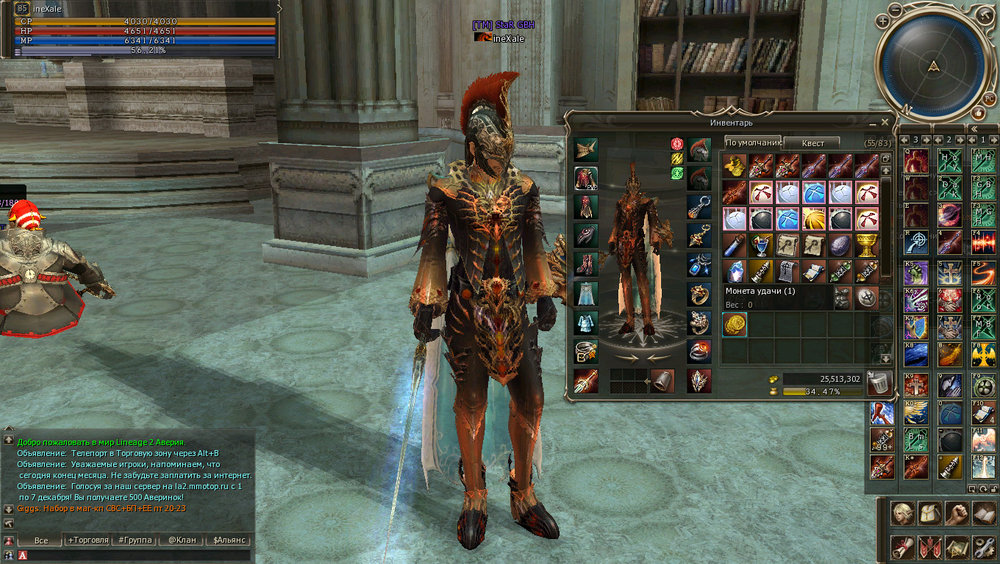
Task: Activate the golden cross skill on hotbar
Action: click(984, 355)
